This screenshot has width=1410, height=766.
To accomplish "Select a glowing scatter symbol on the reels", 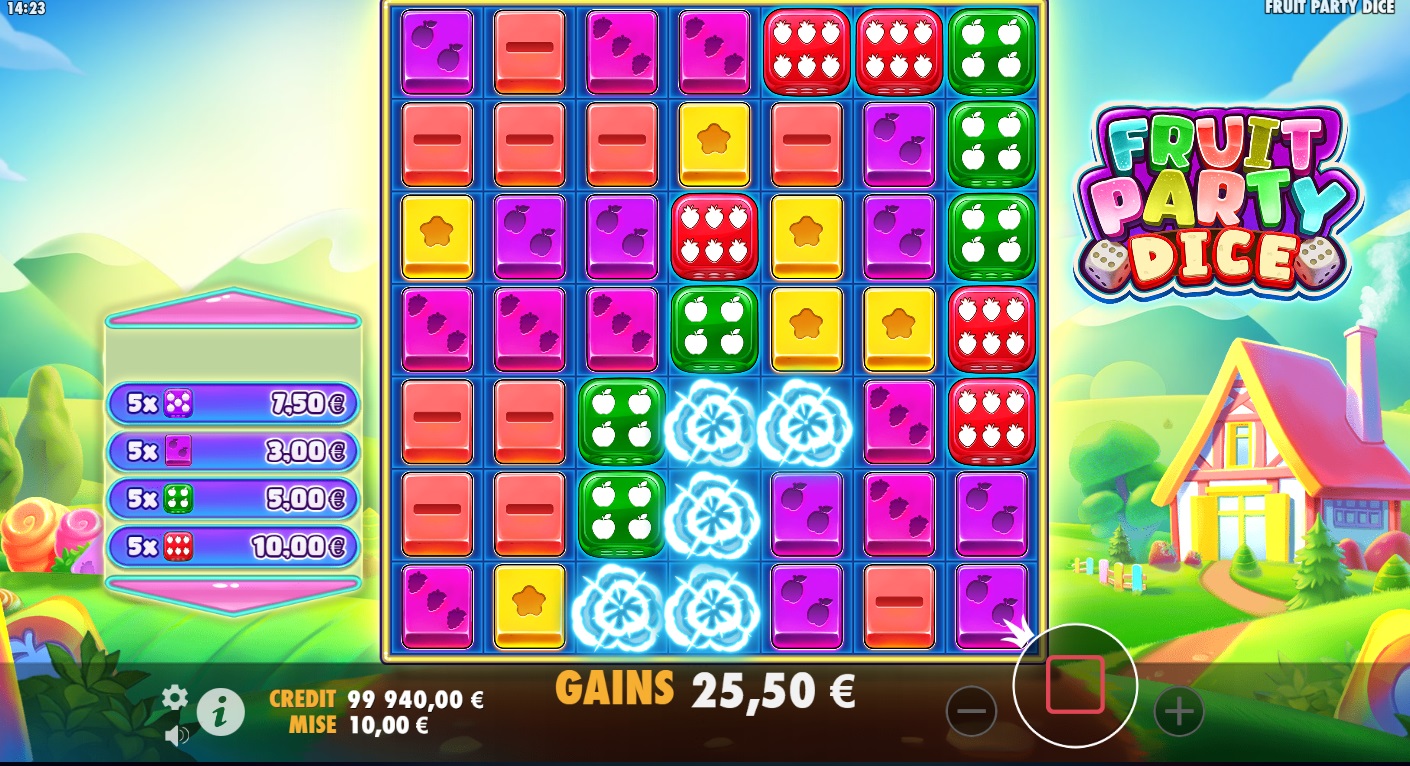I will click(x=713, y=422).
